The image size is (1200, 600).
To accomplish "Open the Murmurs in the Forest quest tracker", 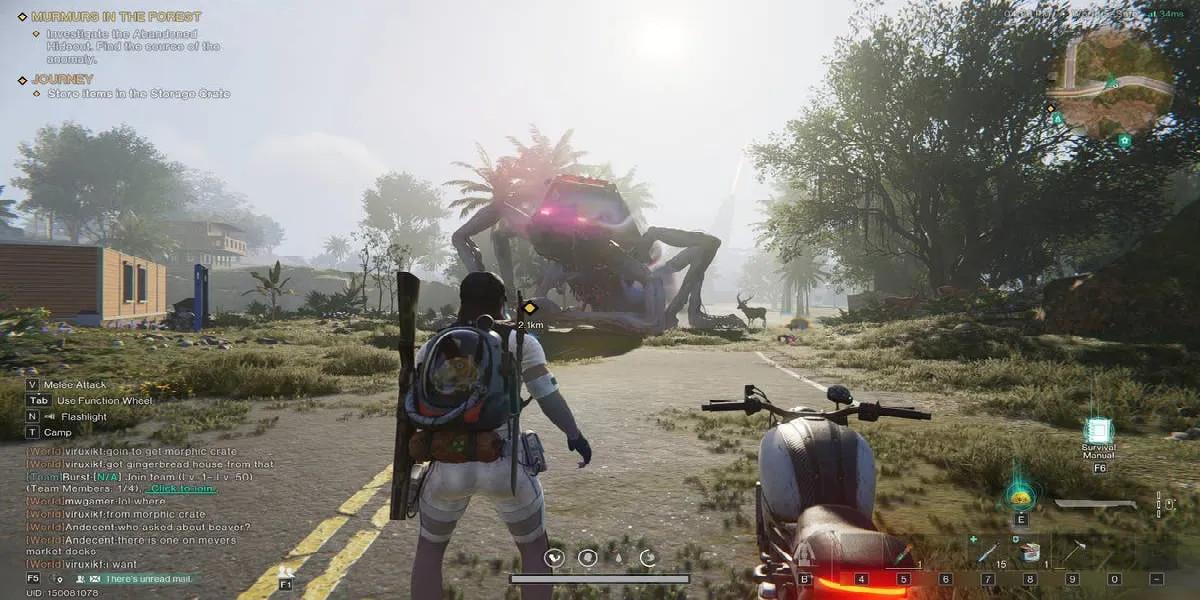I will [115, 17].
